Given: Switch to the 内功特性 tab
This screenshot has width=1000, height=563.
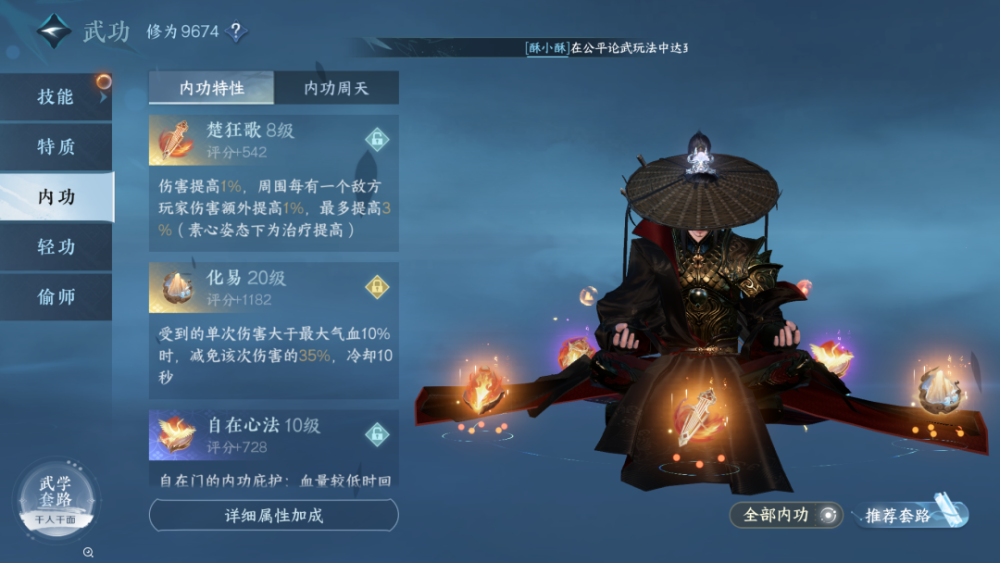Looking at the screenshot, I should coord(211,88).
